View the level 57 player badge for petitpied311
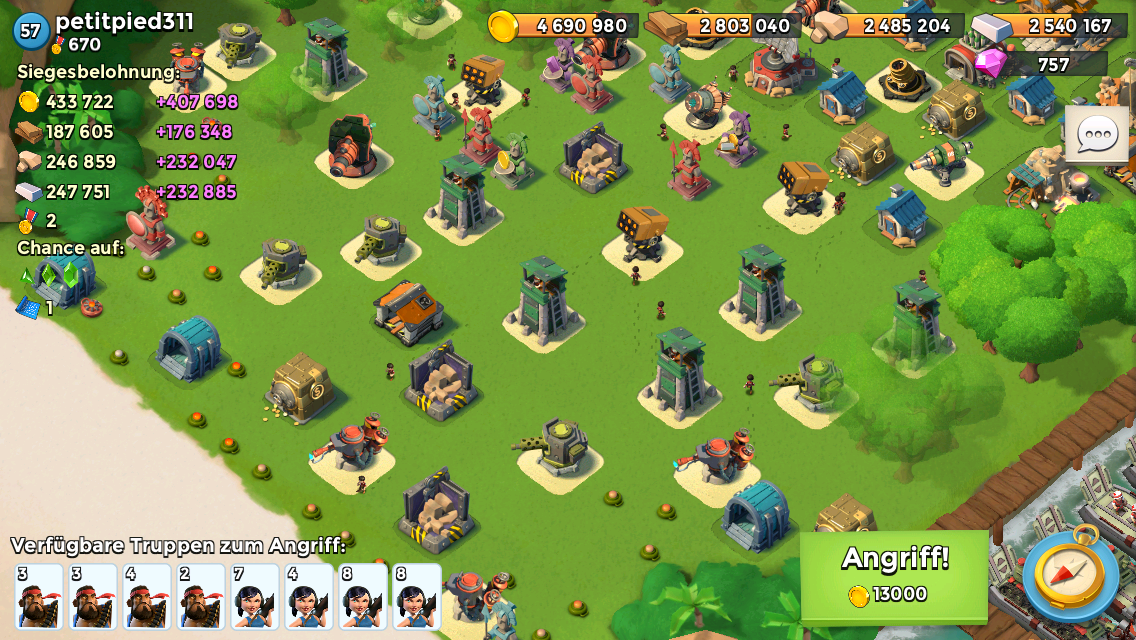 coord(31,31)
